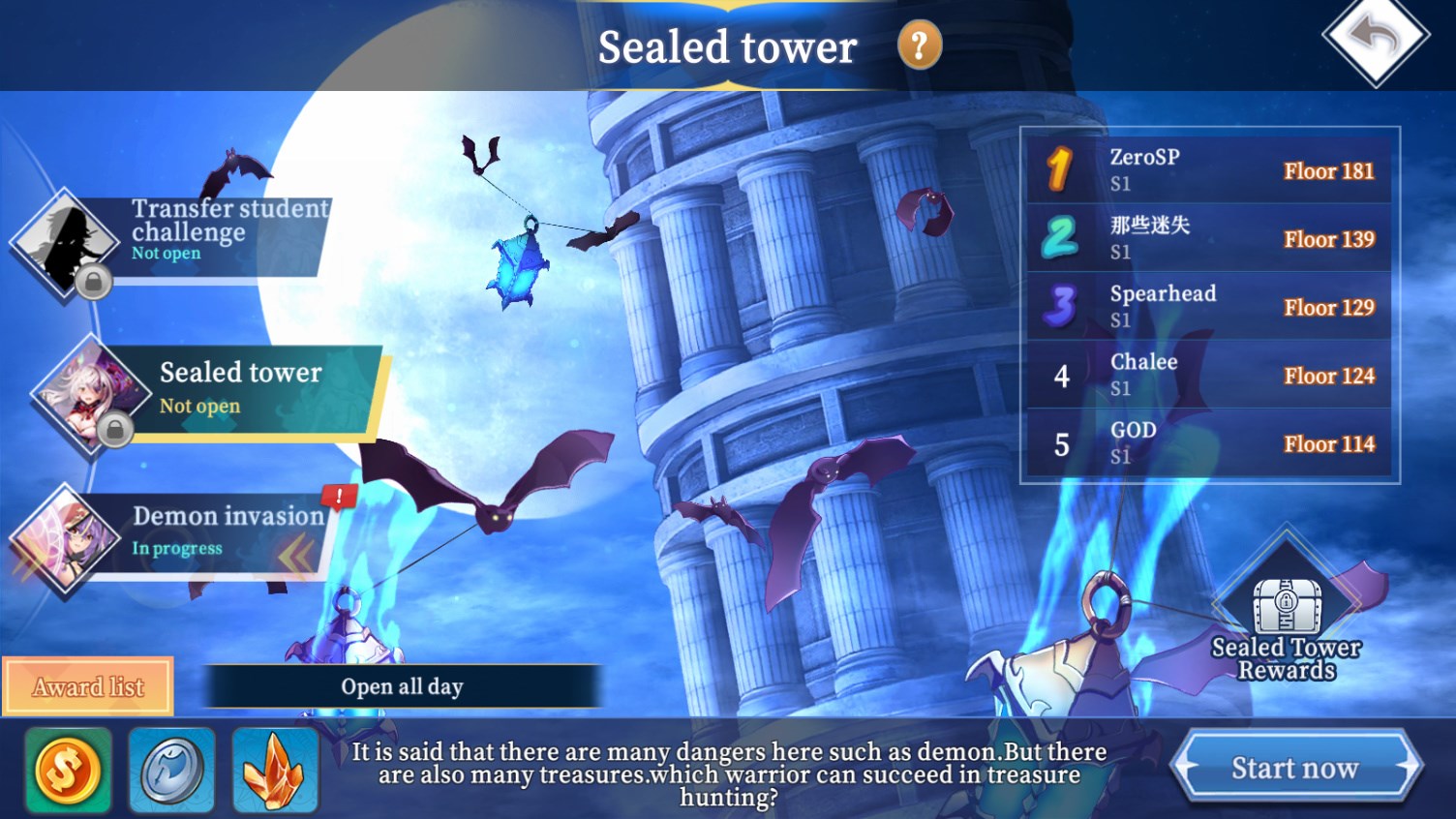Click the Start now button
Viewport: 1456px width, 819px height.
(1294, 768)
